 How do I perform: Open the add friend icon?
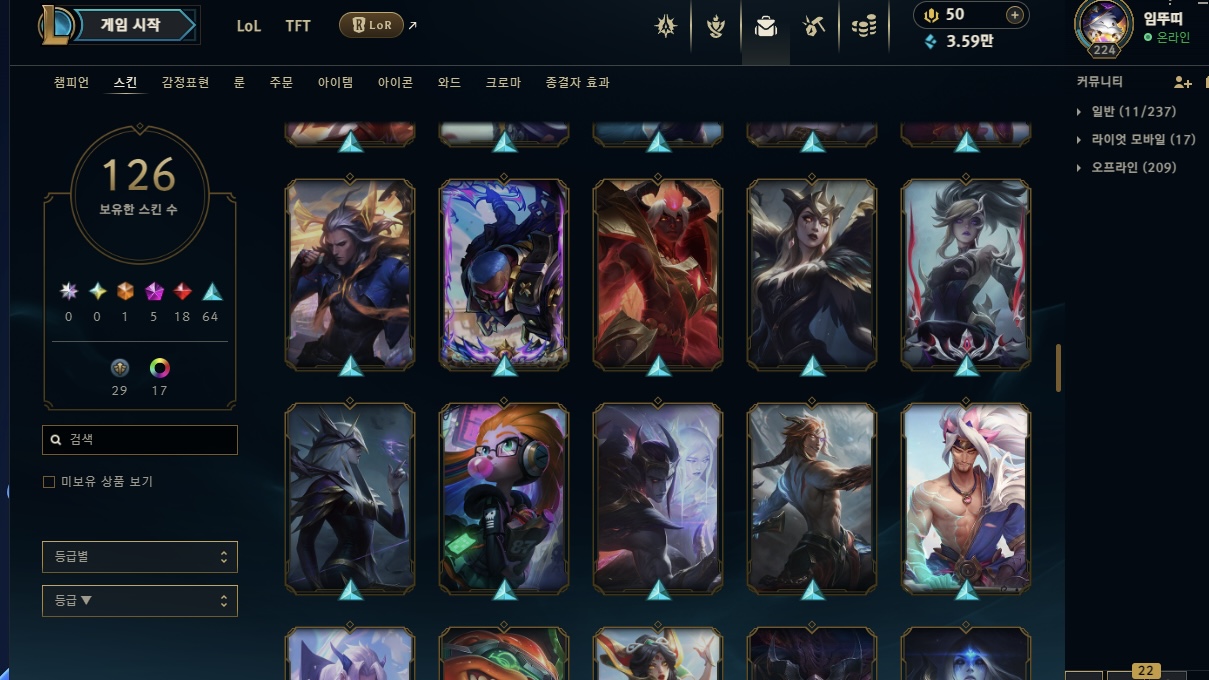tap(1182, 82)
